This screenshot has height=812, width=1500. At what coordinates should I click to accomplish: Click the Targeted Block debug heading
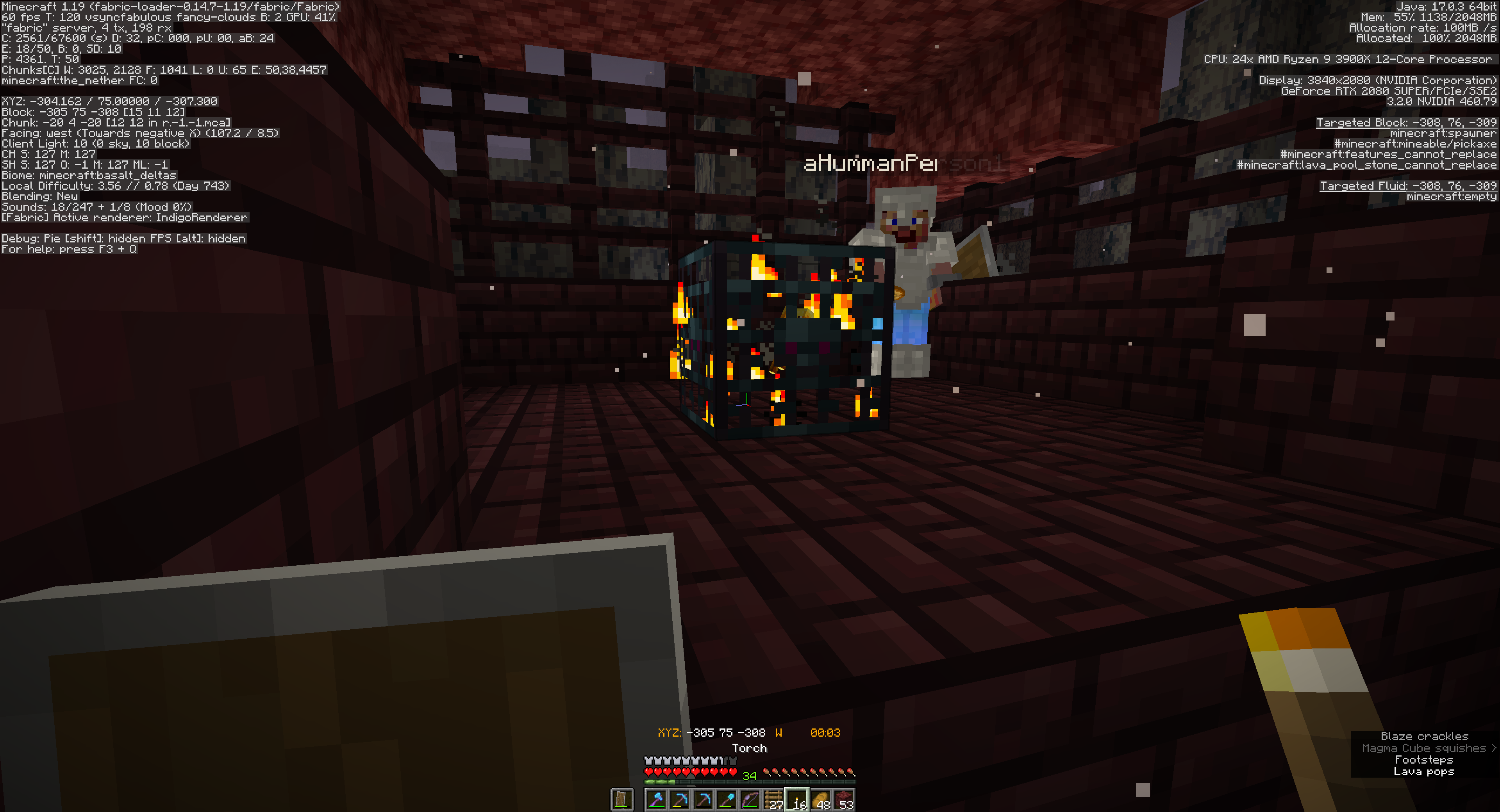coord(1406,123)
